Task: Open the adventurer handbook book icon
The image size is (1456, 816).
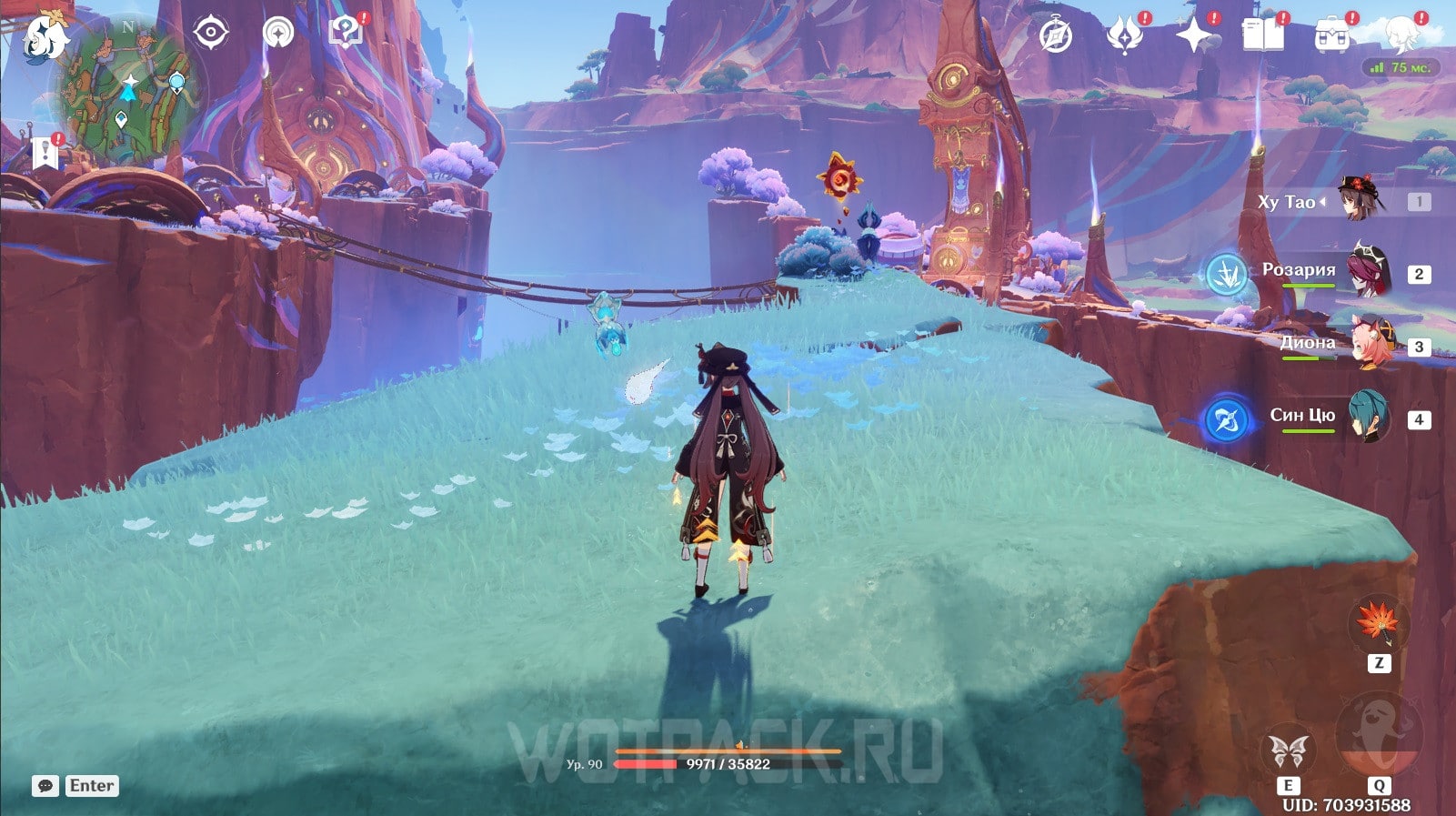Action: click(1262, 36)
